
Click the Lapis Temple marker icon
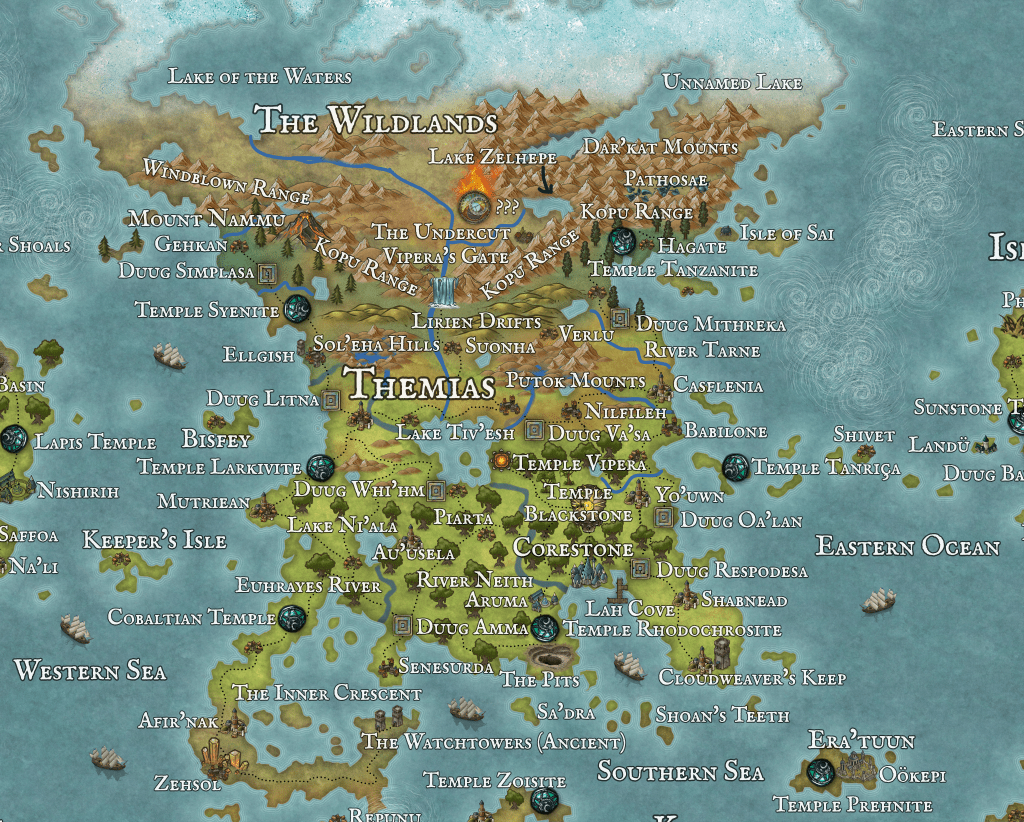[15, 438]
